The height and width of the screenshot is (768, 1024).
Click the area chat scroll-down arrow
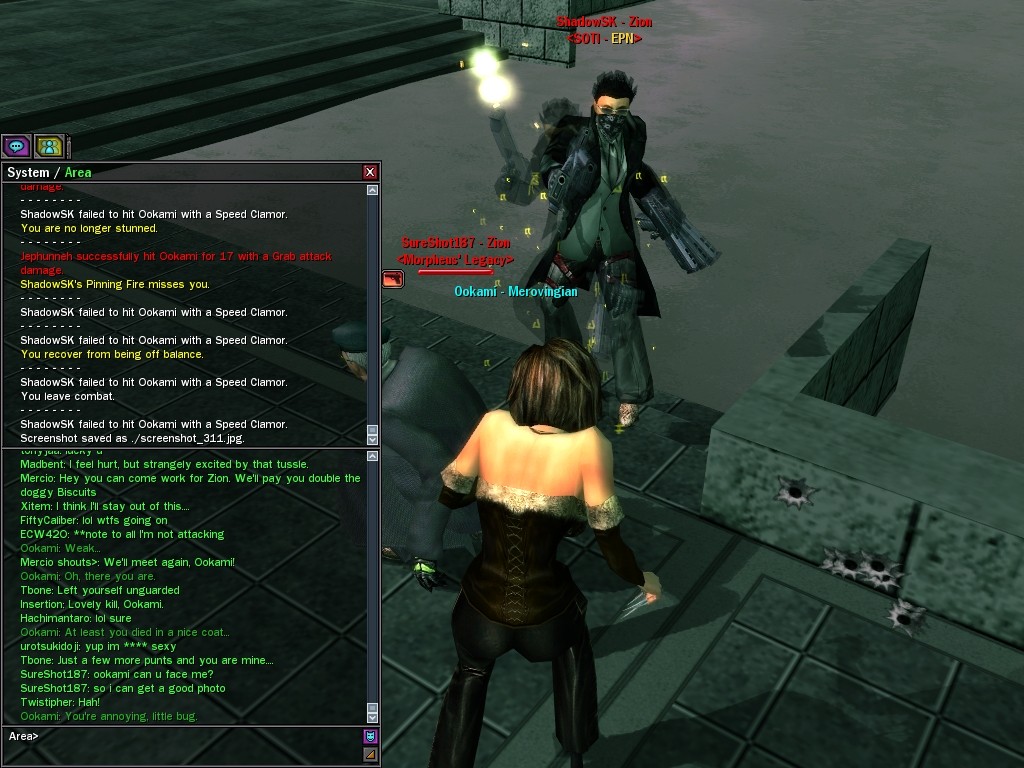(x=373, y=717)
